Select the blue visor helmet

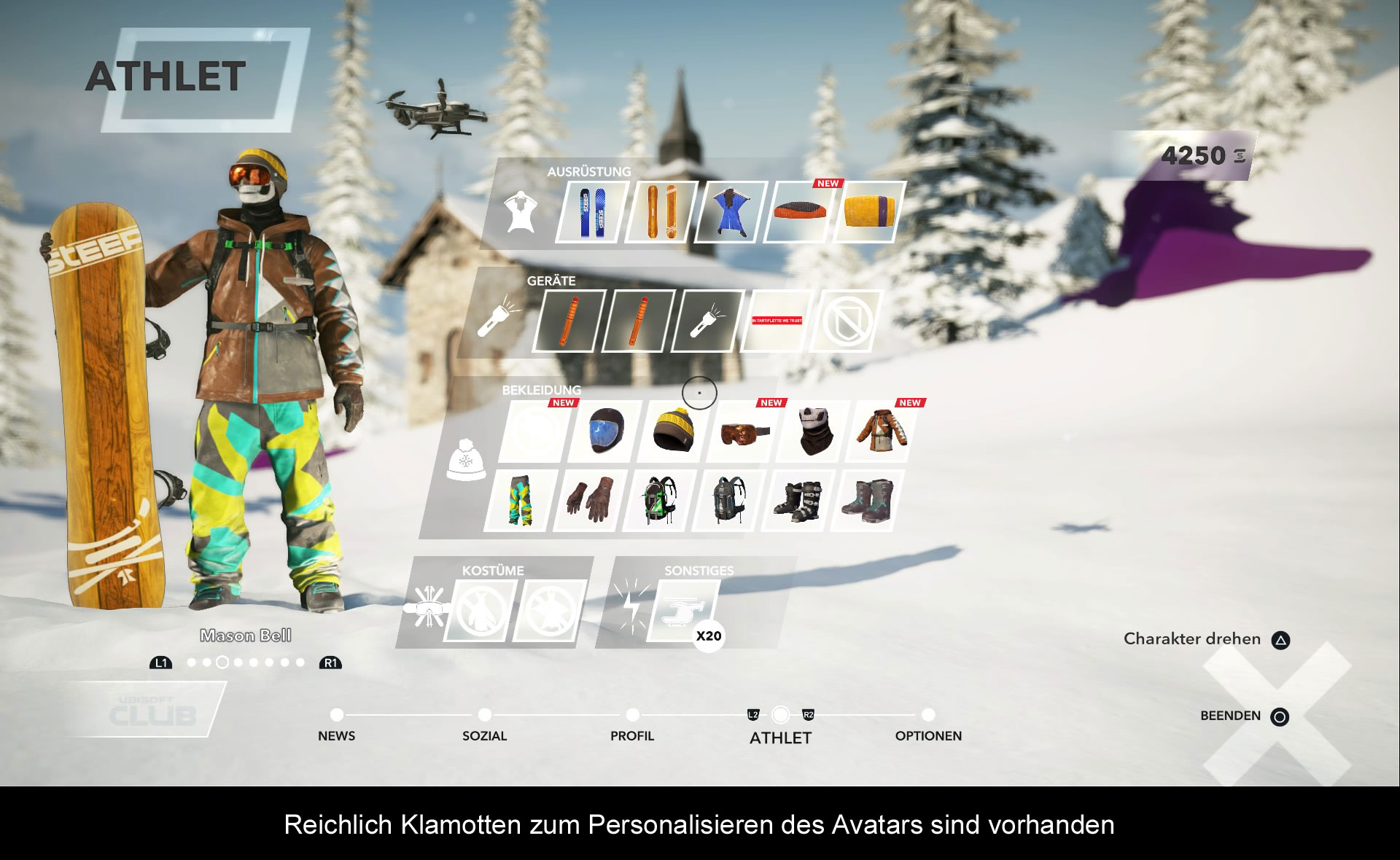[x=605, y=431]
